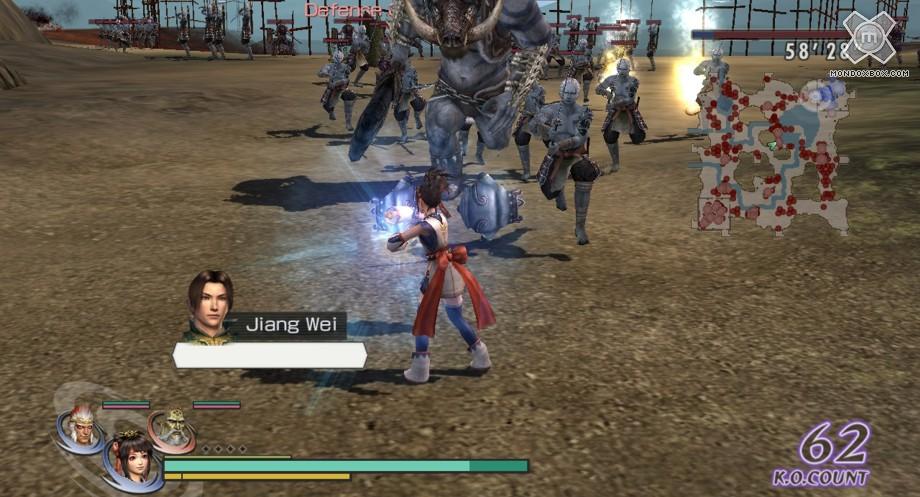Image resolution: width=920 pixels, height=497 pixels.
Task: Click the MondoXbox watermark logo
Action: tap(868, 39)
